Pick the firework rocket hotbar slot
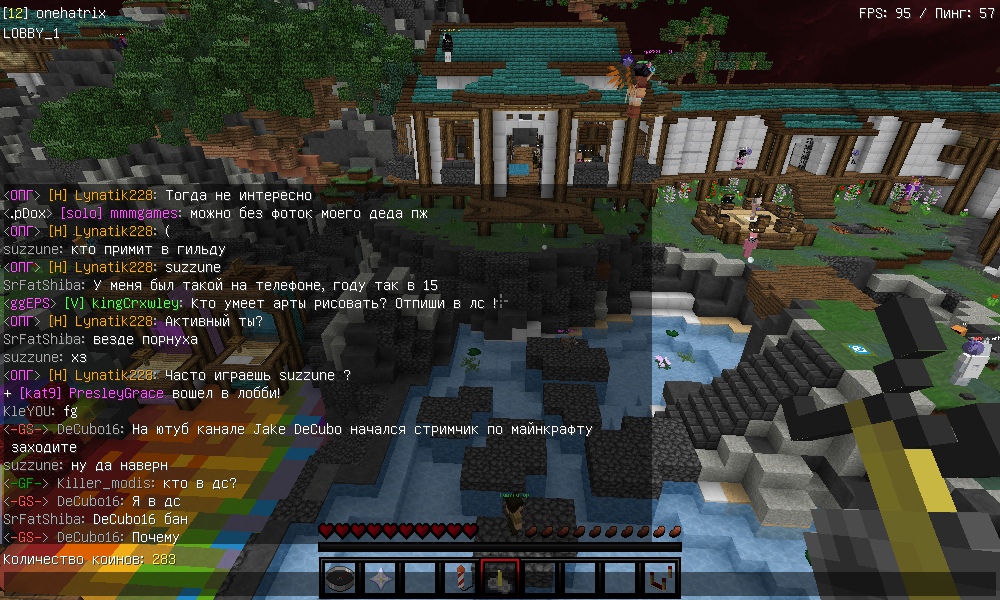This screenshot has height=600, width=1000. pyautogui.click(x=460, y=577)
